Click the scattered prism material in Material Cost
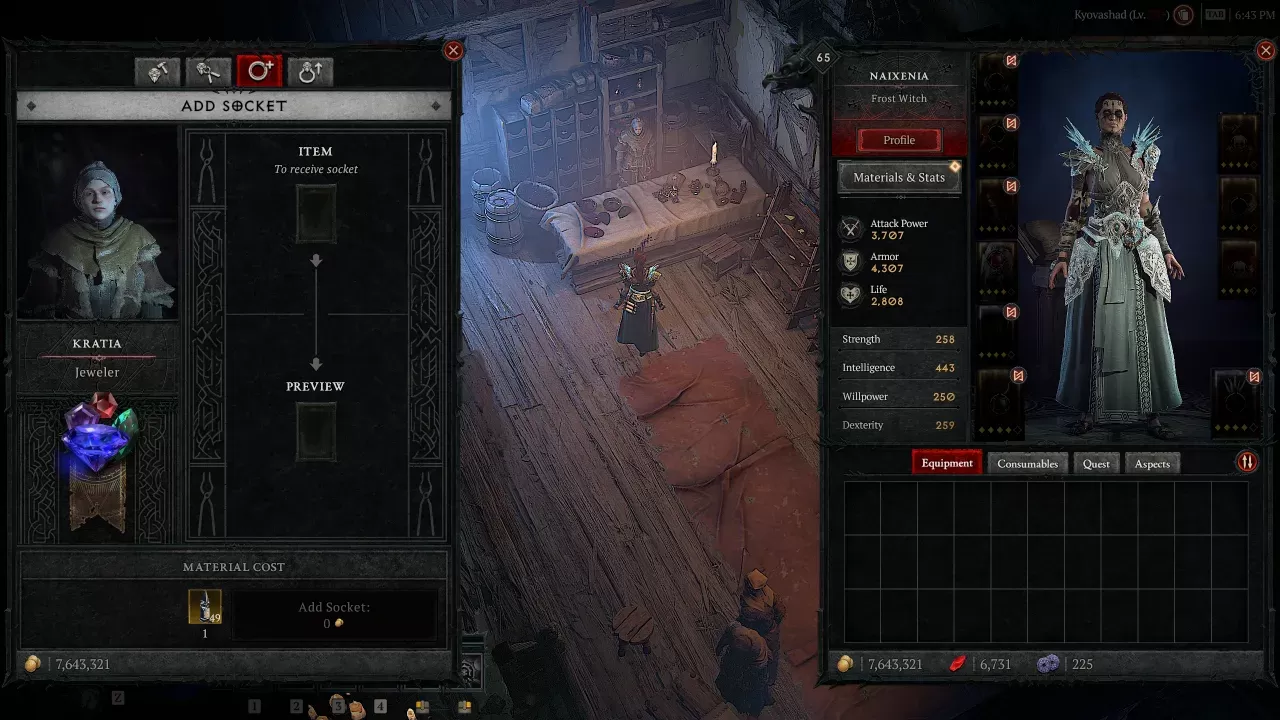The image size is (1280, 720). [x=205, y=609]
